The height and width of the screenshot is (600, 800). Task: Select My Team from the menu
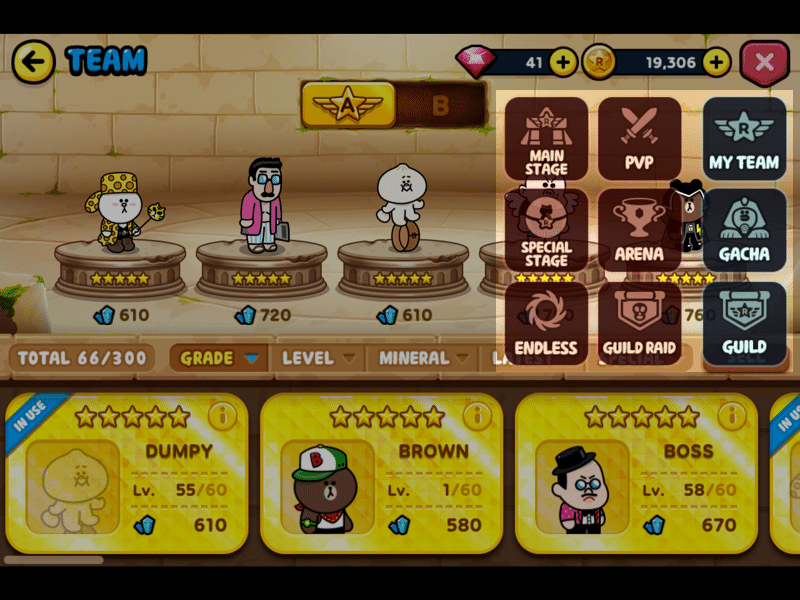click(x=744, y=139)
